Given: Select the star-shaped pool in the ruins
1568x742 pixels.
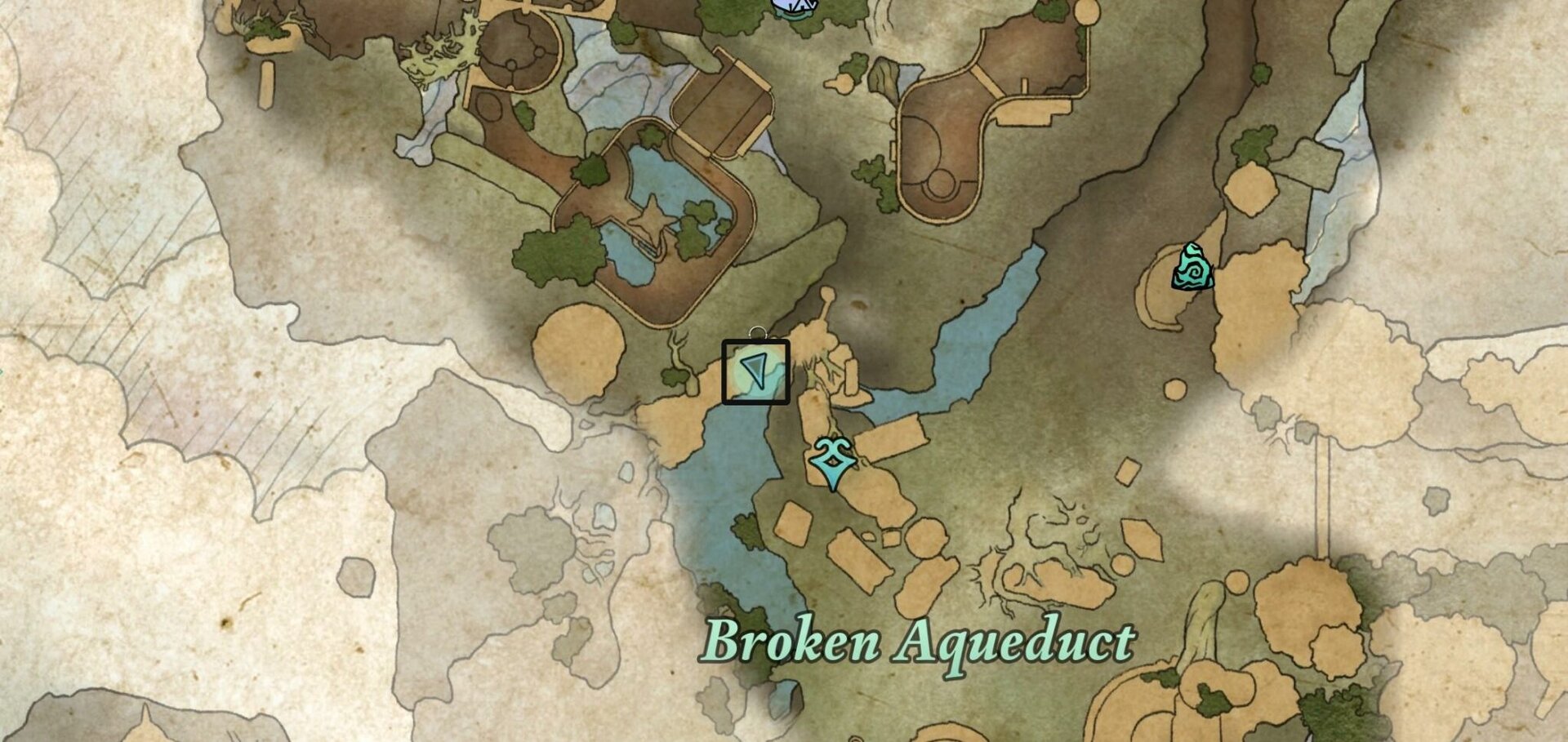Looking at the screenshot, I should point(653,218).
